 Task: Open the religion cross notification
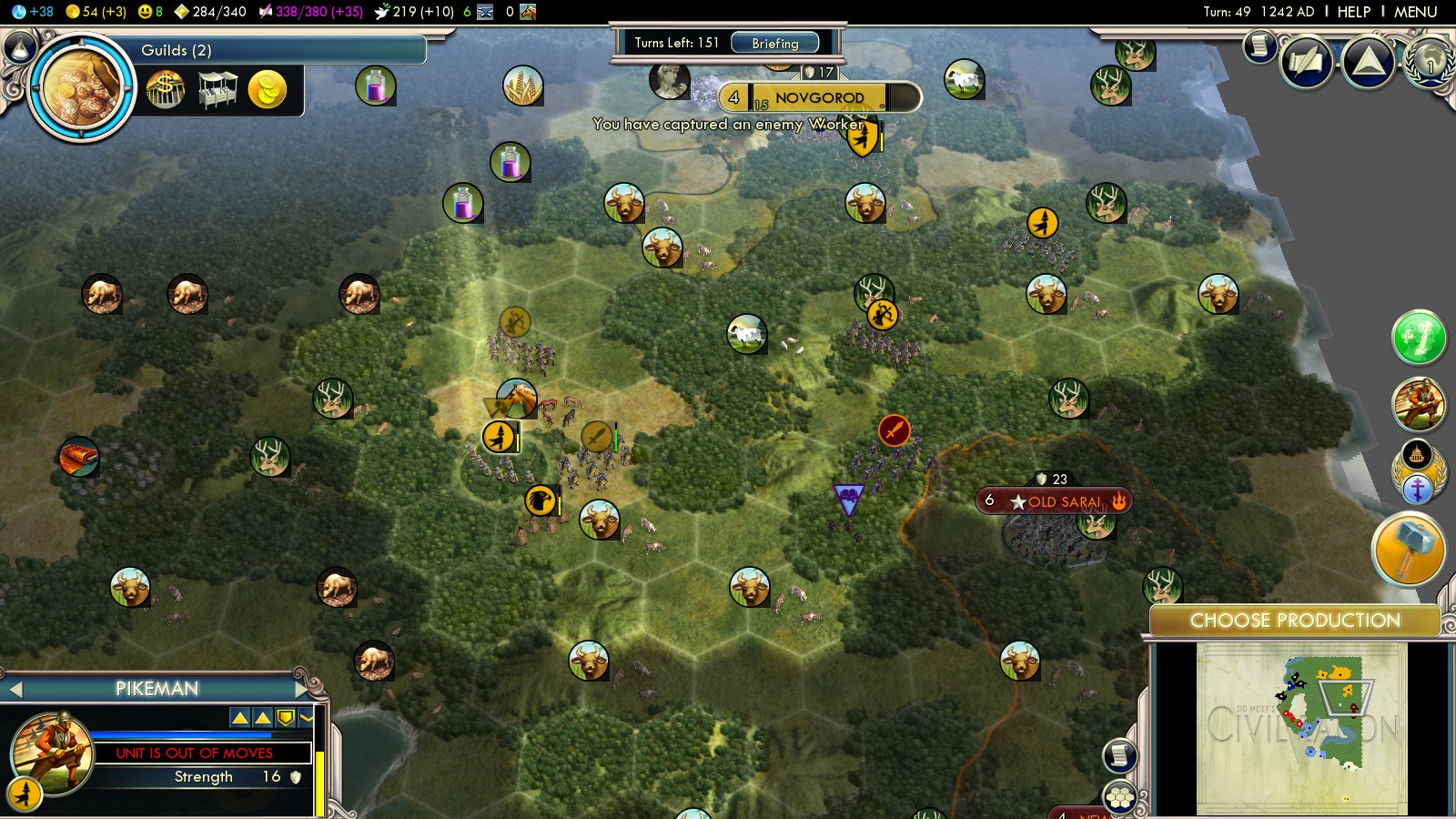[x=1417, y=489]
